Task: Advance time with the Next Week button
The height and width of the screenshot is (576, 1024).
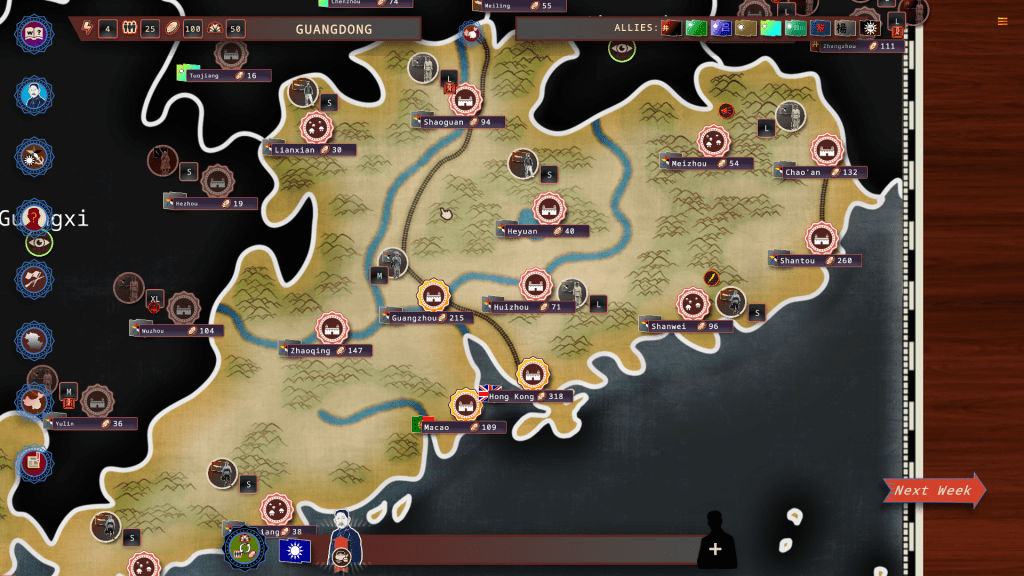Action: (x=933, y=490)
